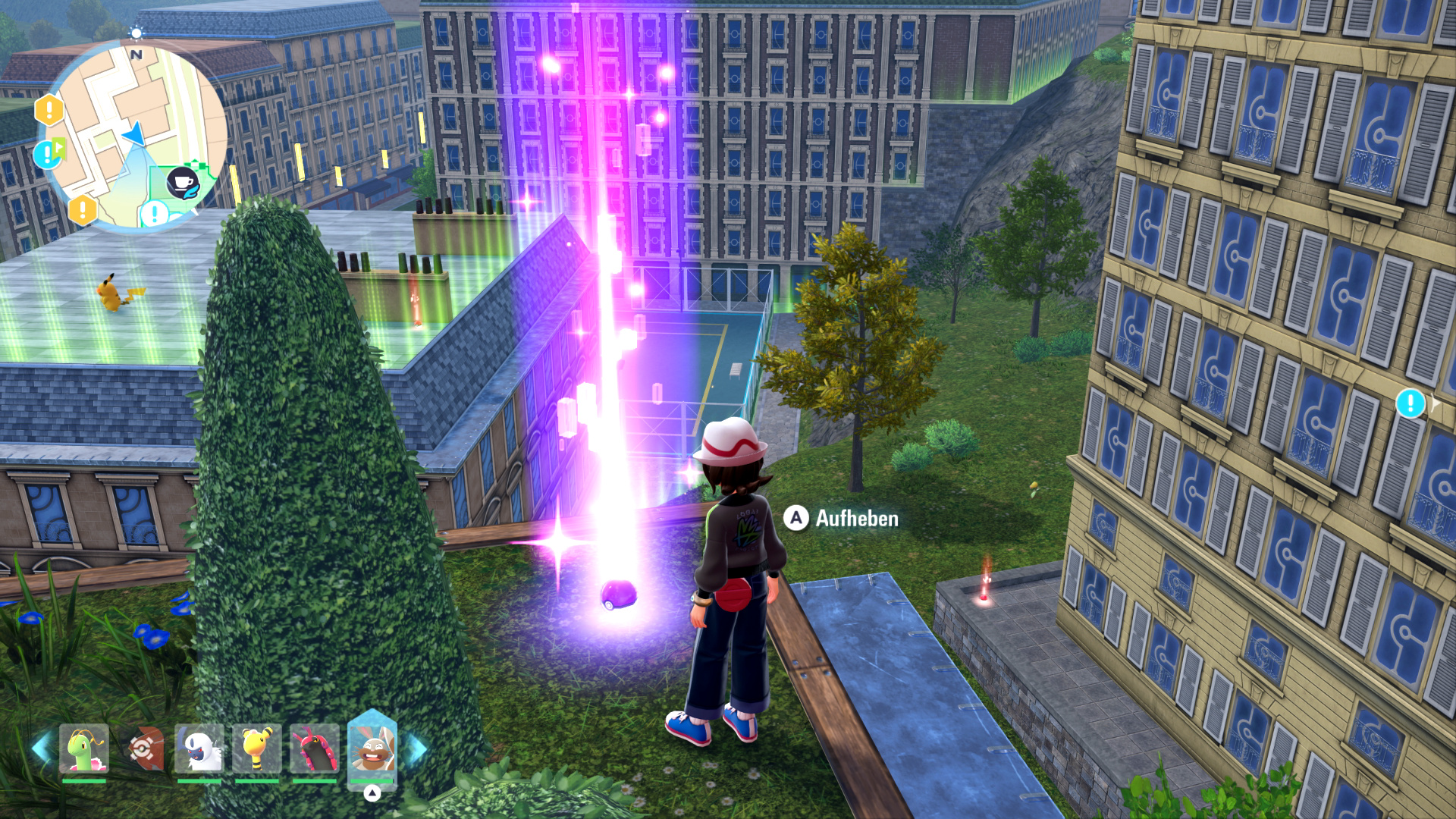This screenshot has height=819, width=1456.
Task: Select the café cup marker on the minimap
Action: 183,183
